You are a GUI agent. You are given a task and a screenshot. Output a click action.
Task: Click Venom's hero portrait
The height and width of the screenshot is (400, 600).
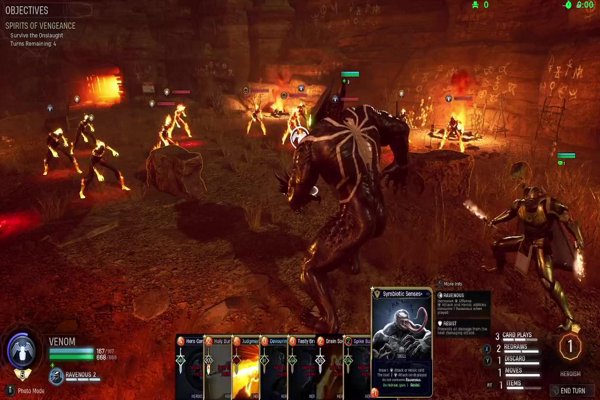(x=22, y=352)
